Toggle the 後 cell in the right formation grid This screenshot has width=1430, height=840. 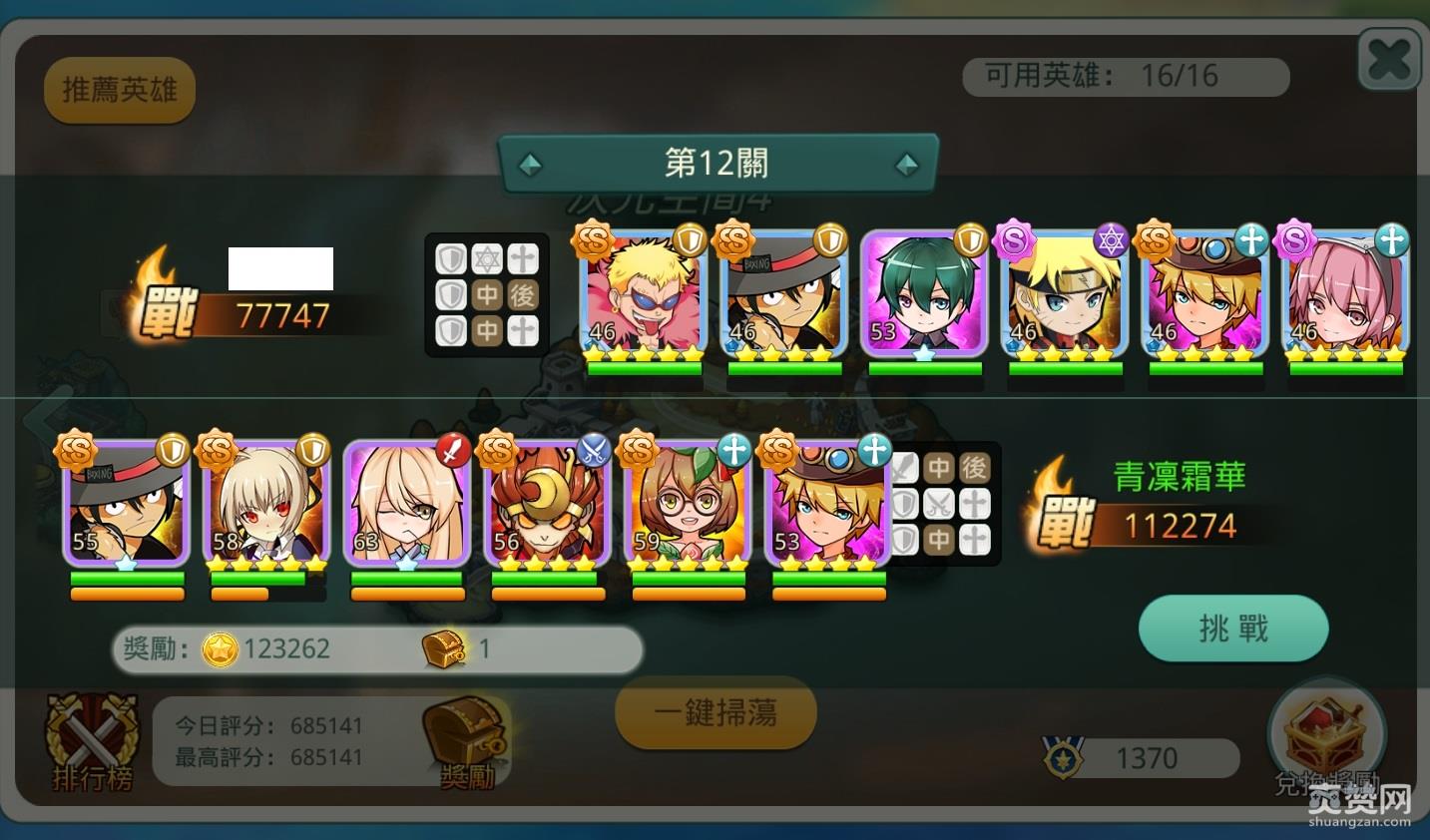(973, 467)
